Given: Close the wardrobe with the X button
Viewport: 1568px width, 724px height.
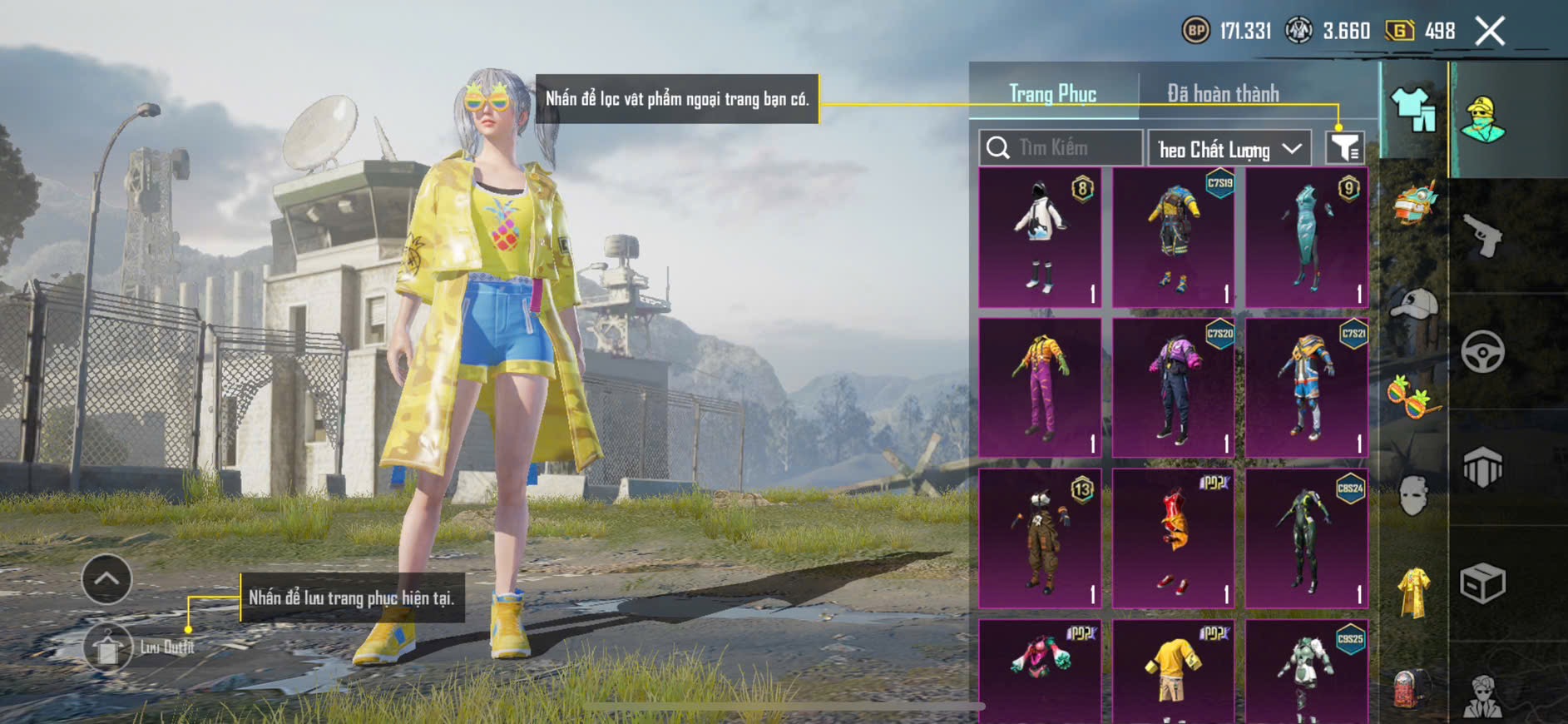Looking at the screenshot, I should 1490,32.
